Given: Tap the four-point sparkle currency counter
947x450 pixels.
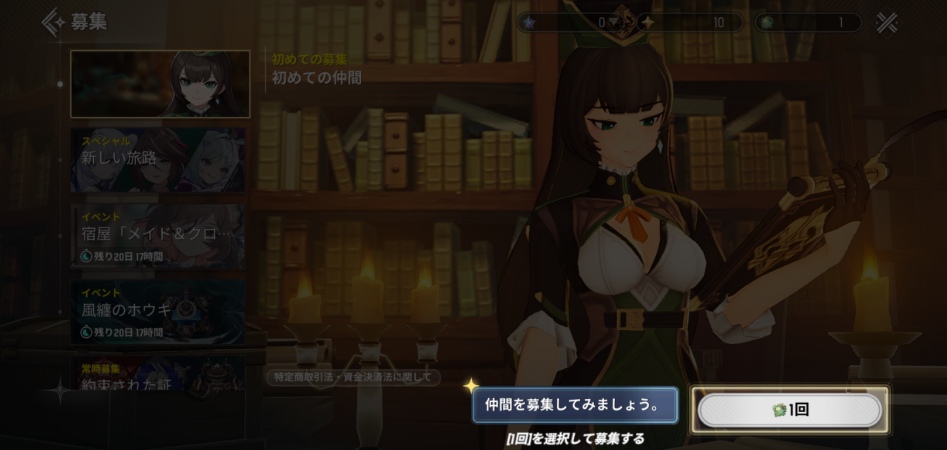Looking at the screenshot, I should pyautogui.click(x=688, y=22).
